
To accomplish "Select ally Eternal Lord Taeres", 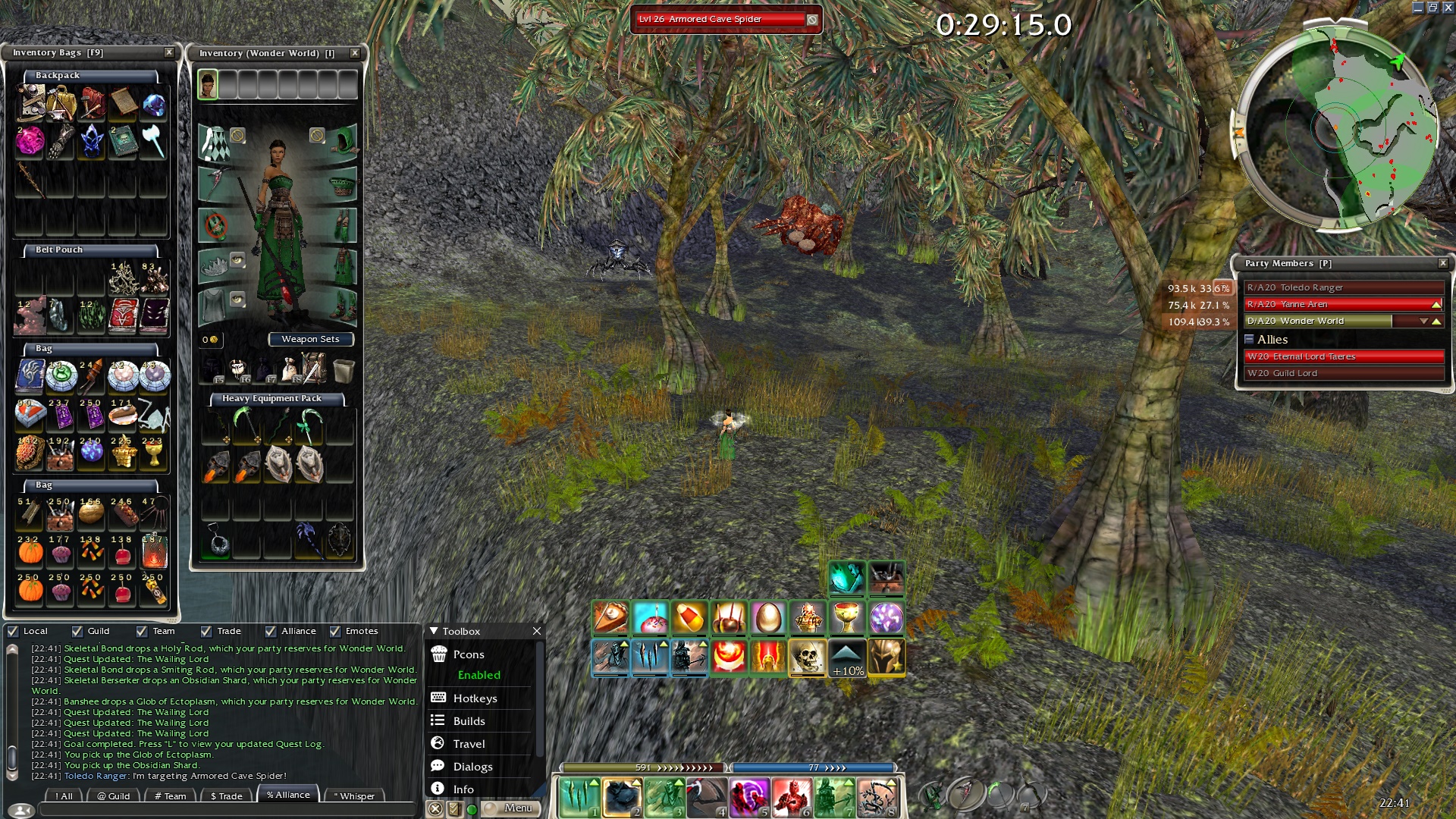I will [1343, 356].
